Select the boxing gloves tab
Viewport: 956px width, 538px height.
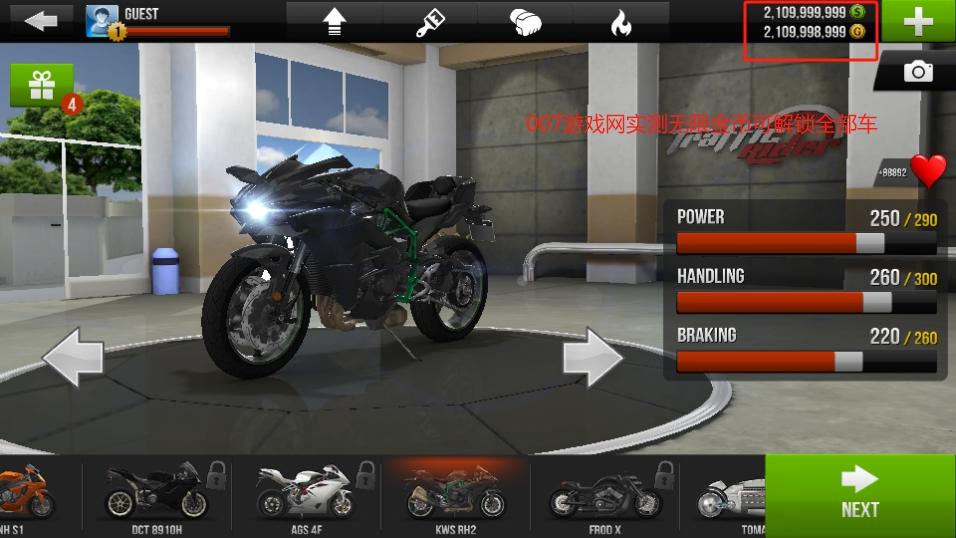525,22
